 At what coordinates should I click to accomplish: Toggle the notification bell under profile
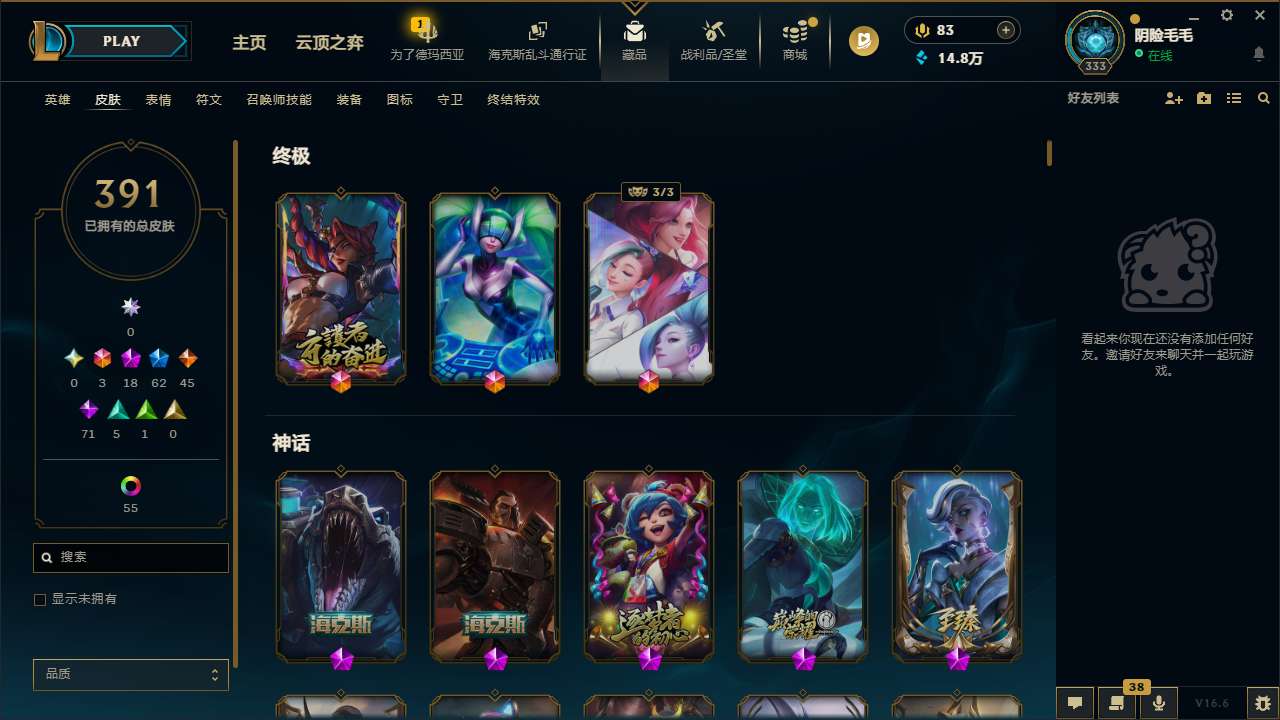[x=1258, y=53]
